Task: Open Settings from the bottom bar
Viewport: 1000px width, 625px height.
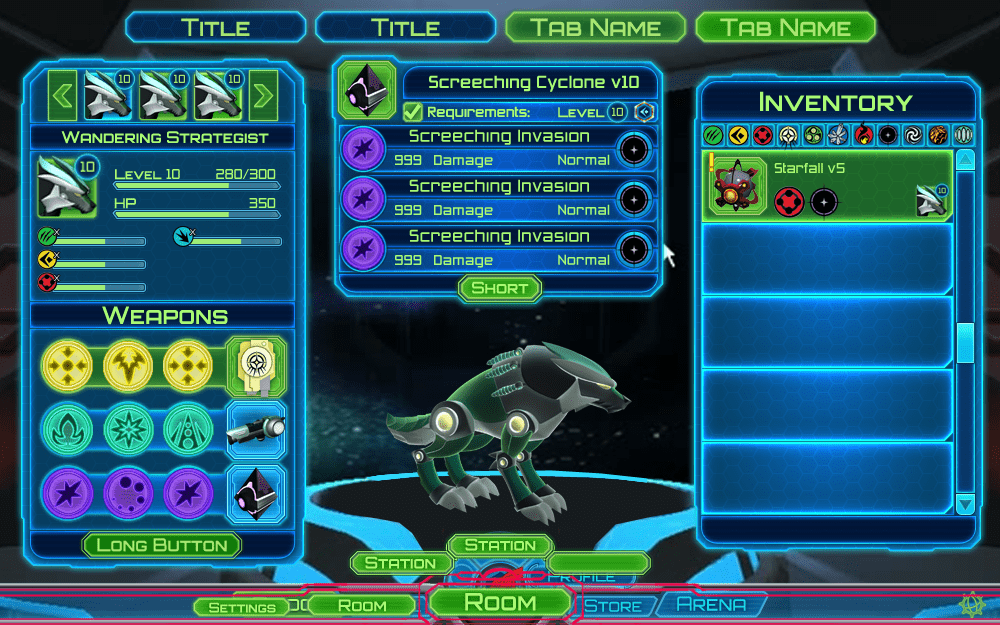Action: click(242, 607)
